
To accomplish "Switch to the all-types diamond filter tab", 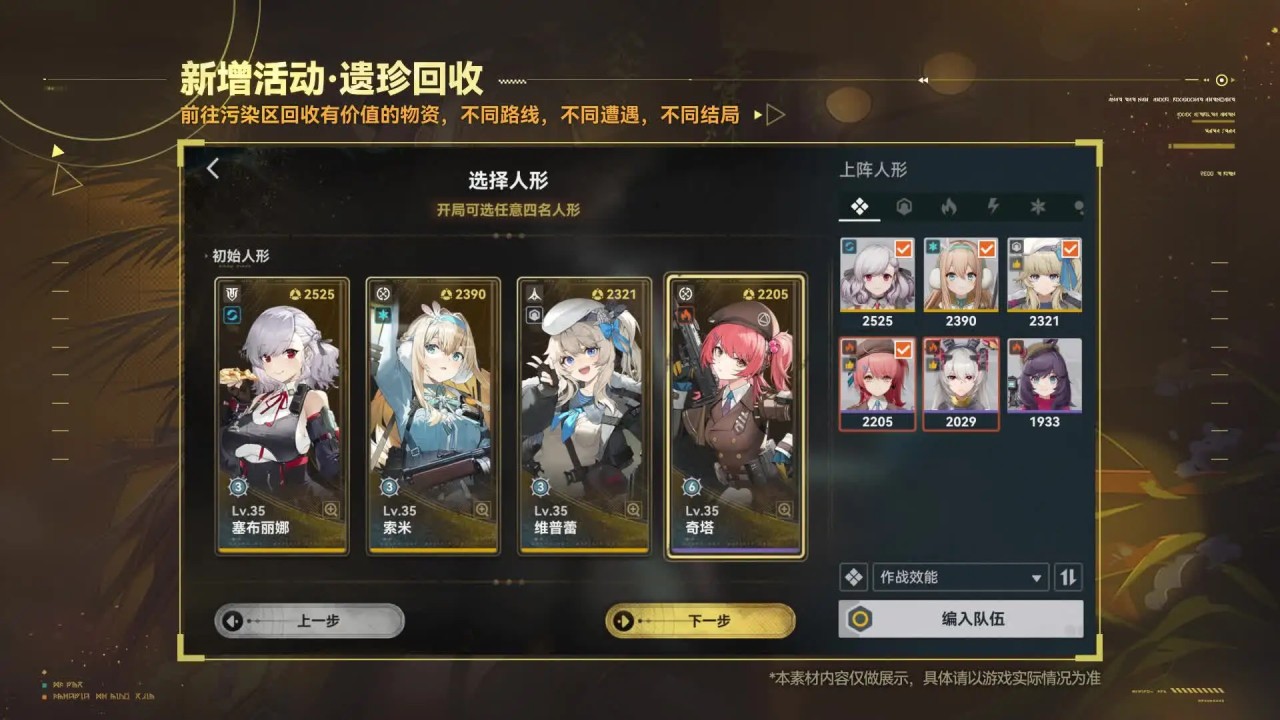I will pyautogui.click(x=859, y=207).
